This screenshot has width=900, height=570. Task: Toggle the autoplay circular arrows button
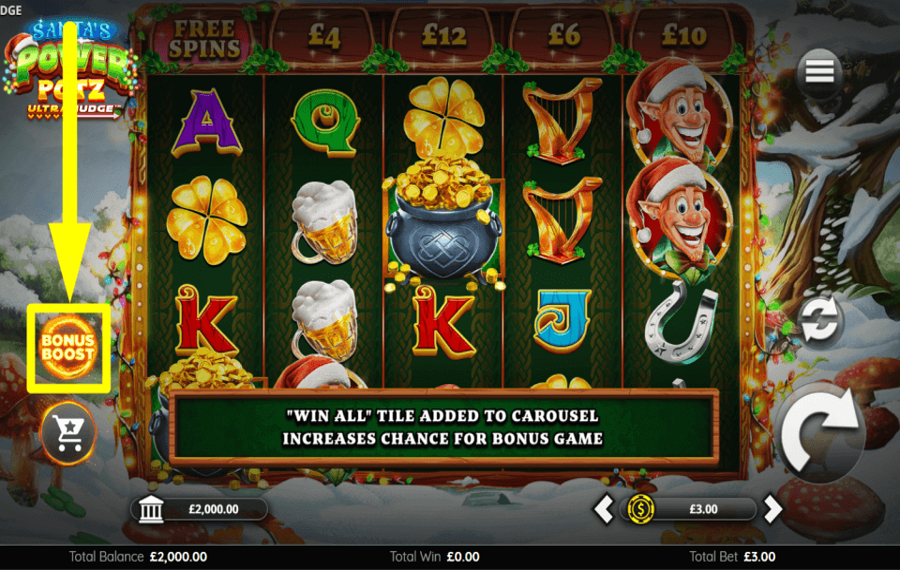click(x=821, y=323)
